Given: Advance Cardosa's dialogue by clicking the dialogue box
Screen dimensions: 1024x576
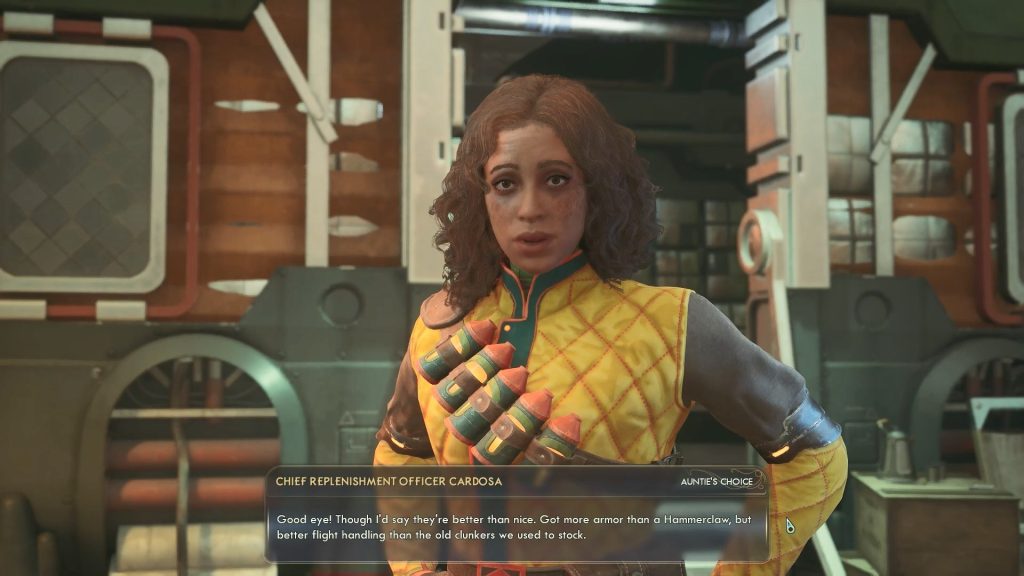Looking at the screenshot, I should pyautogui.click(x=516, y=527).
